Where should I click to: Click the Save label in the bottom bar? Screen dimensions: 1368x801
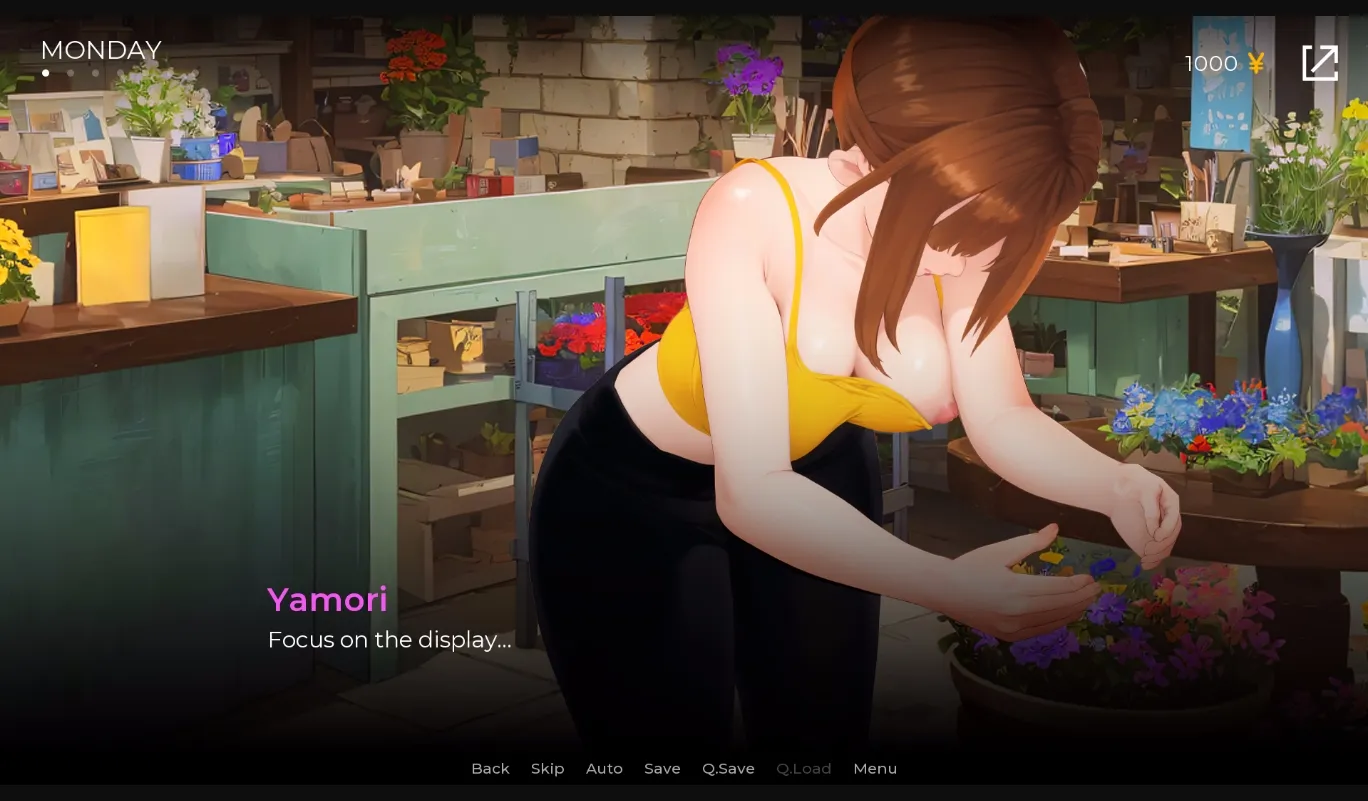tap(662, 768)
